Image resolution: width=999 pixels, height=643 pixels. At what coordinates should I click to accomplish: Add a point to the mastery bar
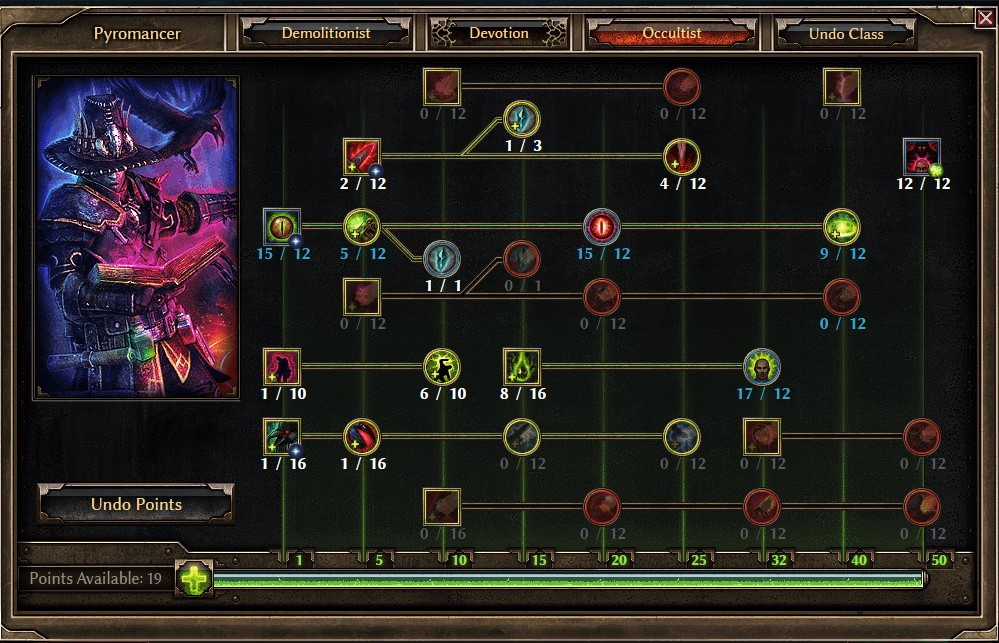click(x=196, y=578)
